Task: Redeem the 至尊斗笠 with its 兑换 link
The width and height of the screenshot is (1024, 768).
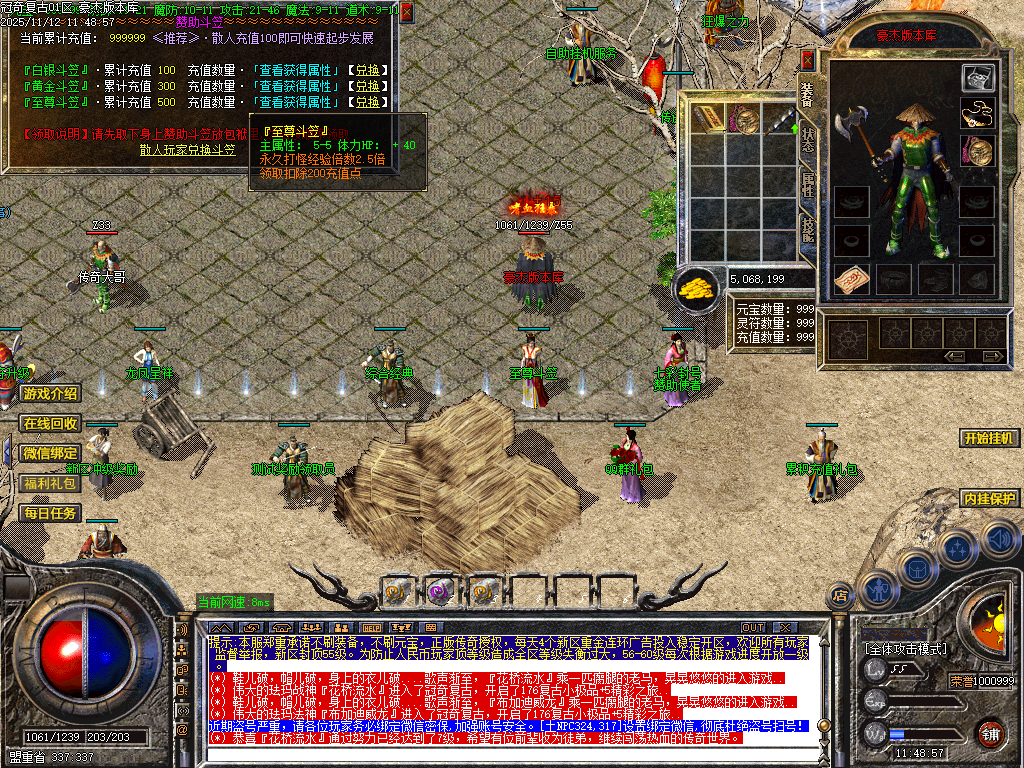Action: 364,102
